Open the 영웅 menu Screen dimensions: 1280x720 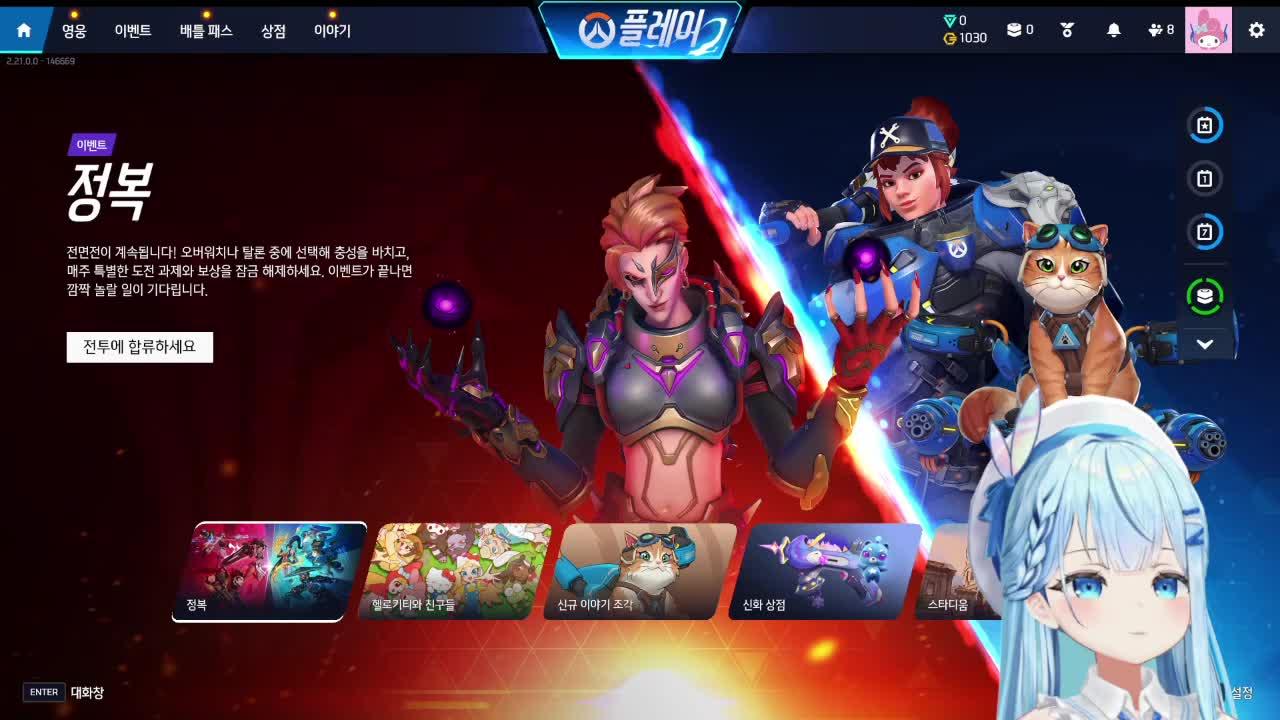coord(76,30)
